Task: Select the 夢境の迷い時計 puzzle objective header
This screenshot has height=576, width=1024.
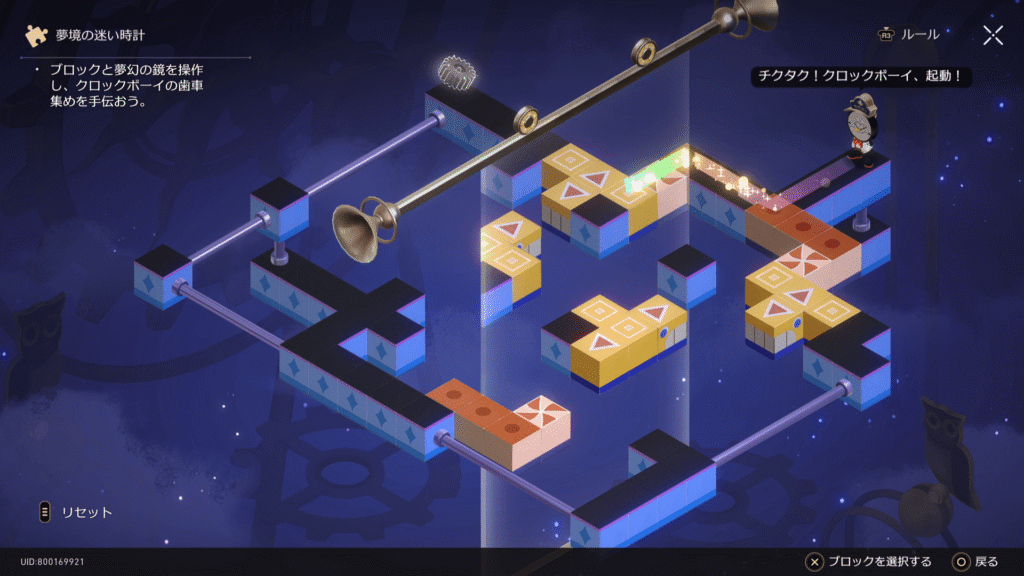Action: coord(98,36)
